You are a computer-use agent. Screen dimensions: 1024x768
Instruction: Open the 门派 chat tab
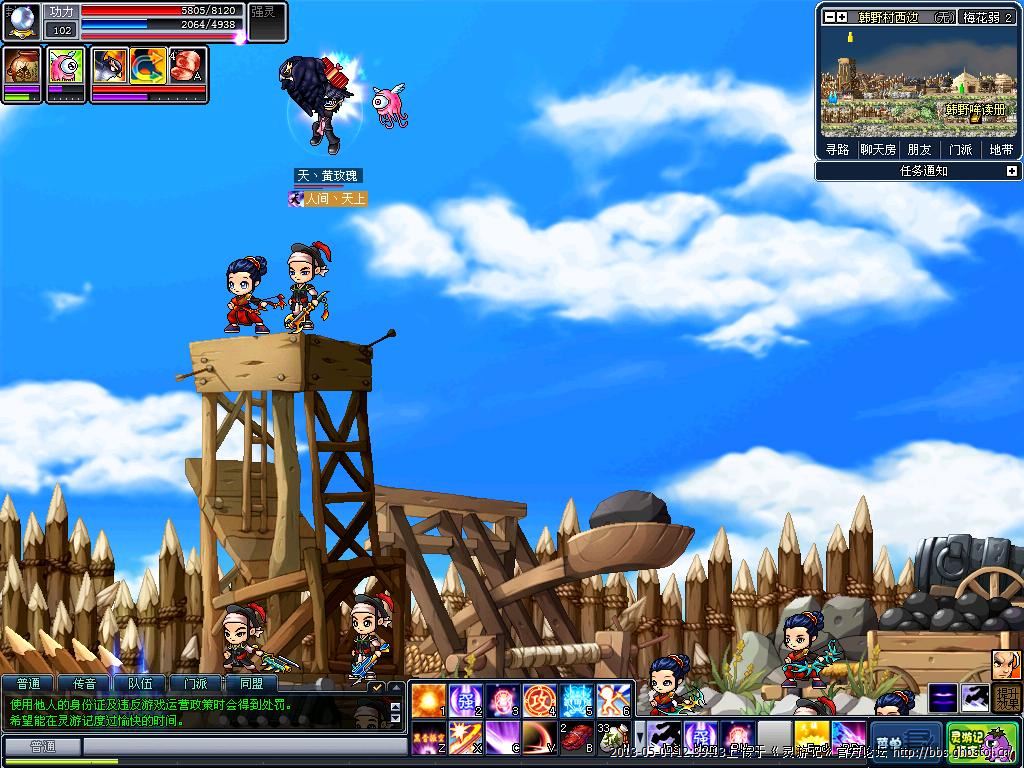[196, 684]
